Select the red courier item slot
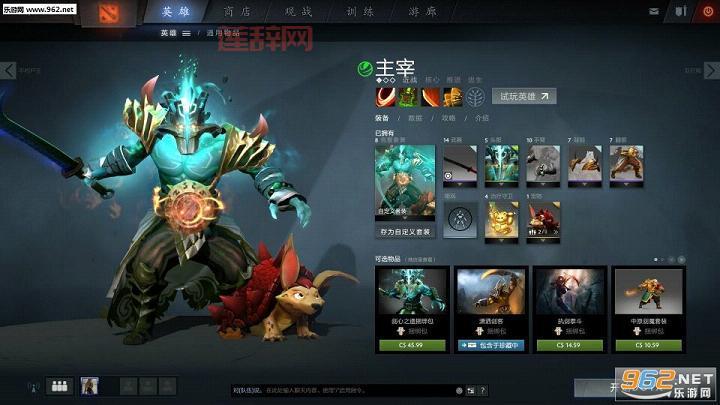Viewport: 720px width, 405px height. [x=543, y=219]
